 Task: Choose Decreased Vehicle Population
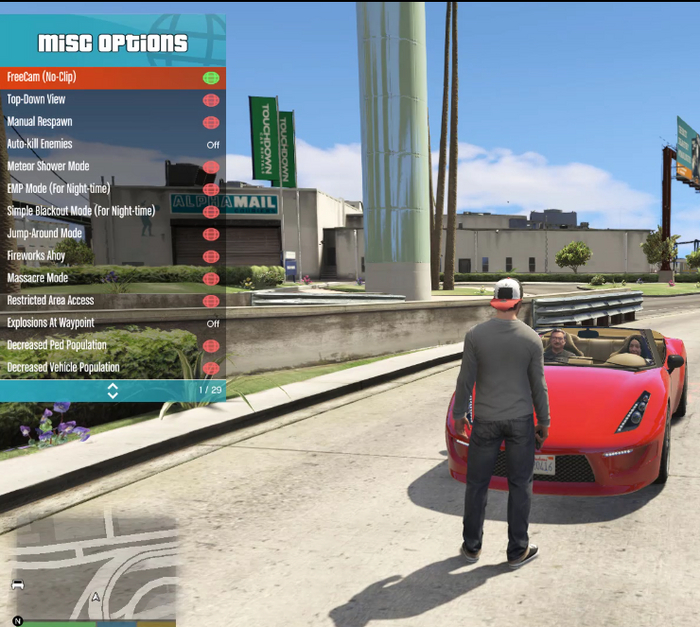pyautogui.click(x=112, y=368)
